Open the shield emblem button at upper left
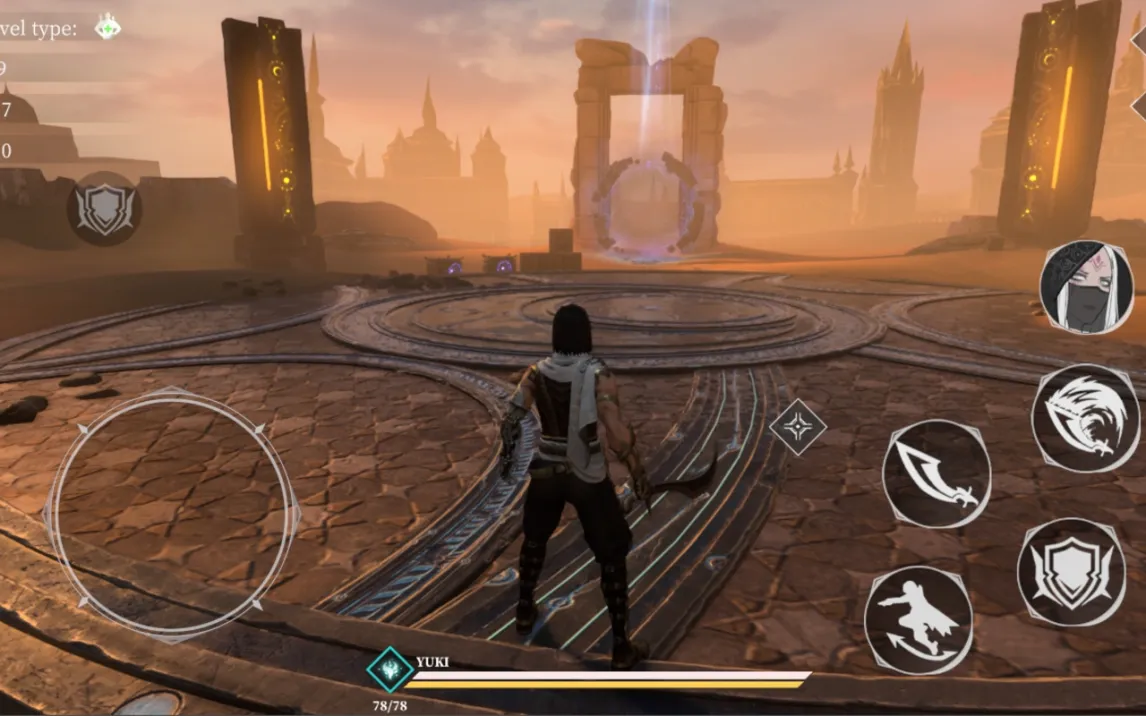 pos(104,210)
